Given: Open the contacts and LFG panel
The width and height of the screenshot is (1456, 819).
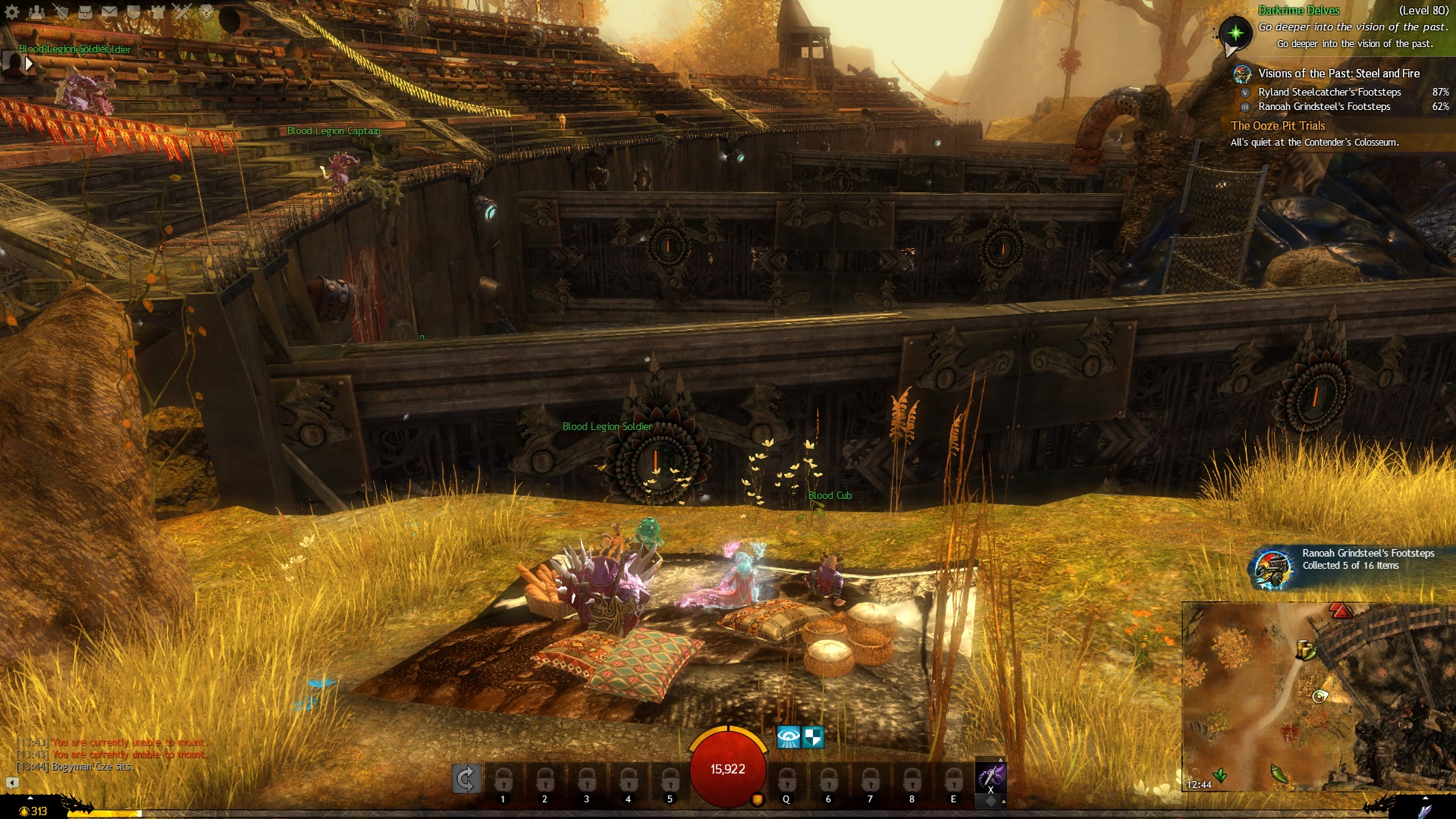Looking at the screenshot, I should (36, 12).
